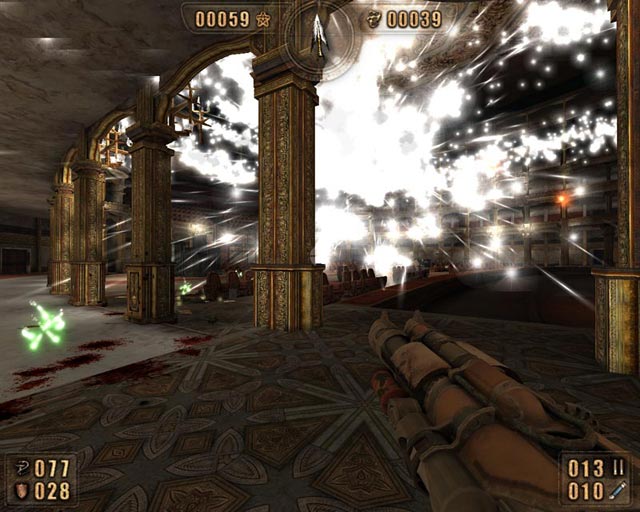This screenshot has height=512, width=640.
Task: Click the souls icon beside 00039
Action: coord(374,19)
